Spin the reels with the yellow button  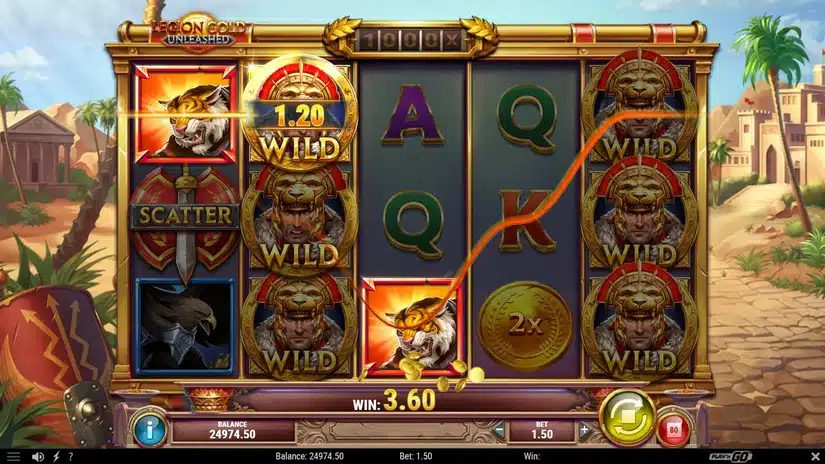627,416
